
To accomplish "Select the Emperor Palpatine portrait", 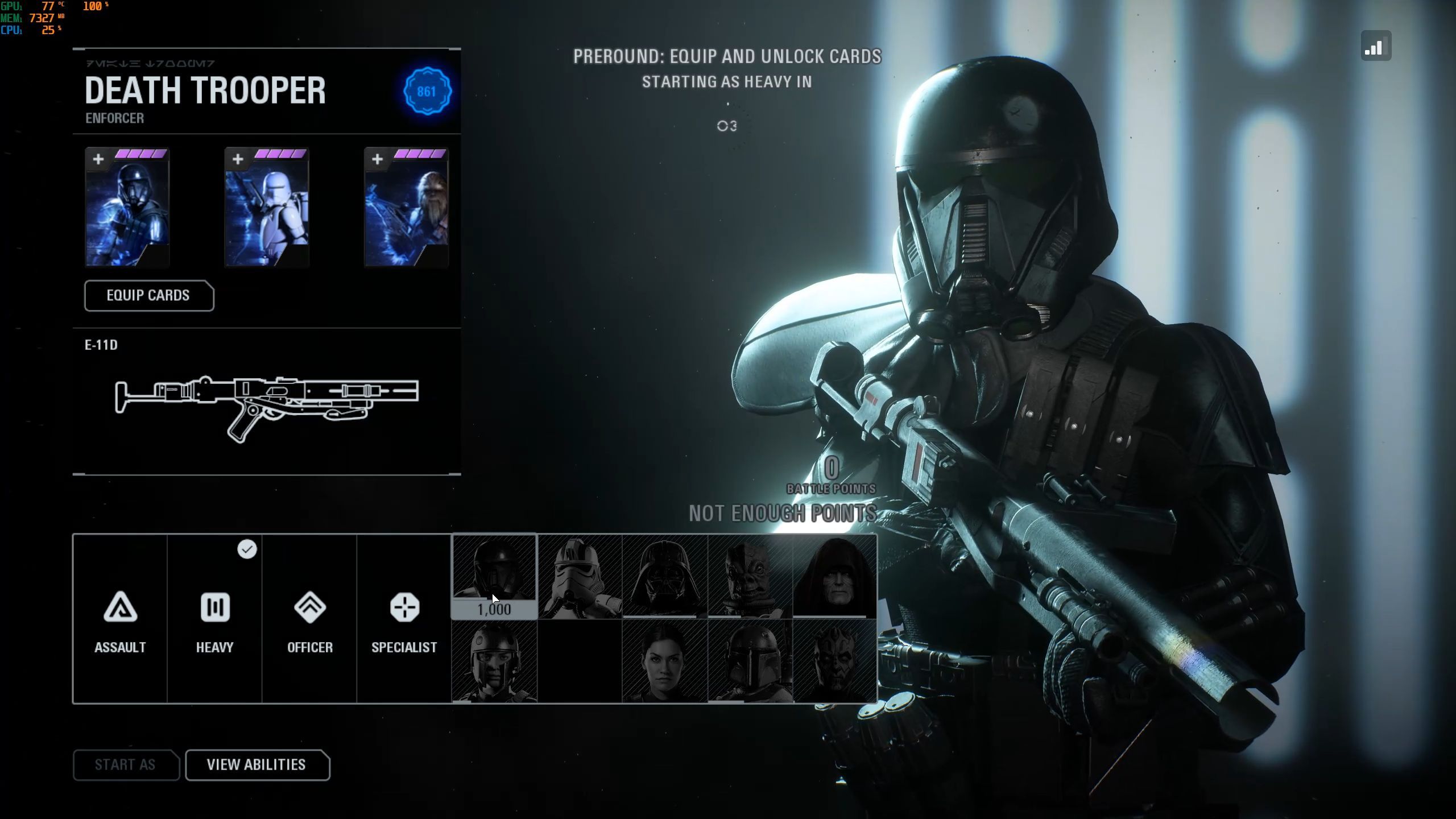I will 835,576.
